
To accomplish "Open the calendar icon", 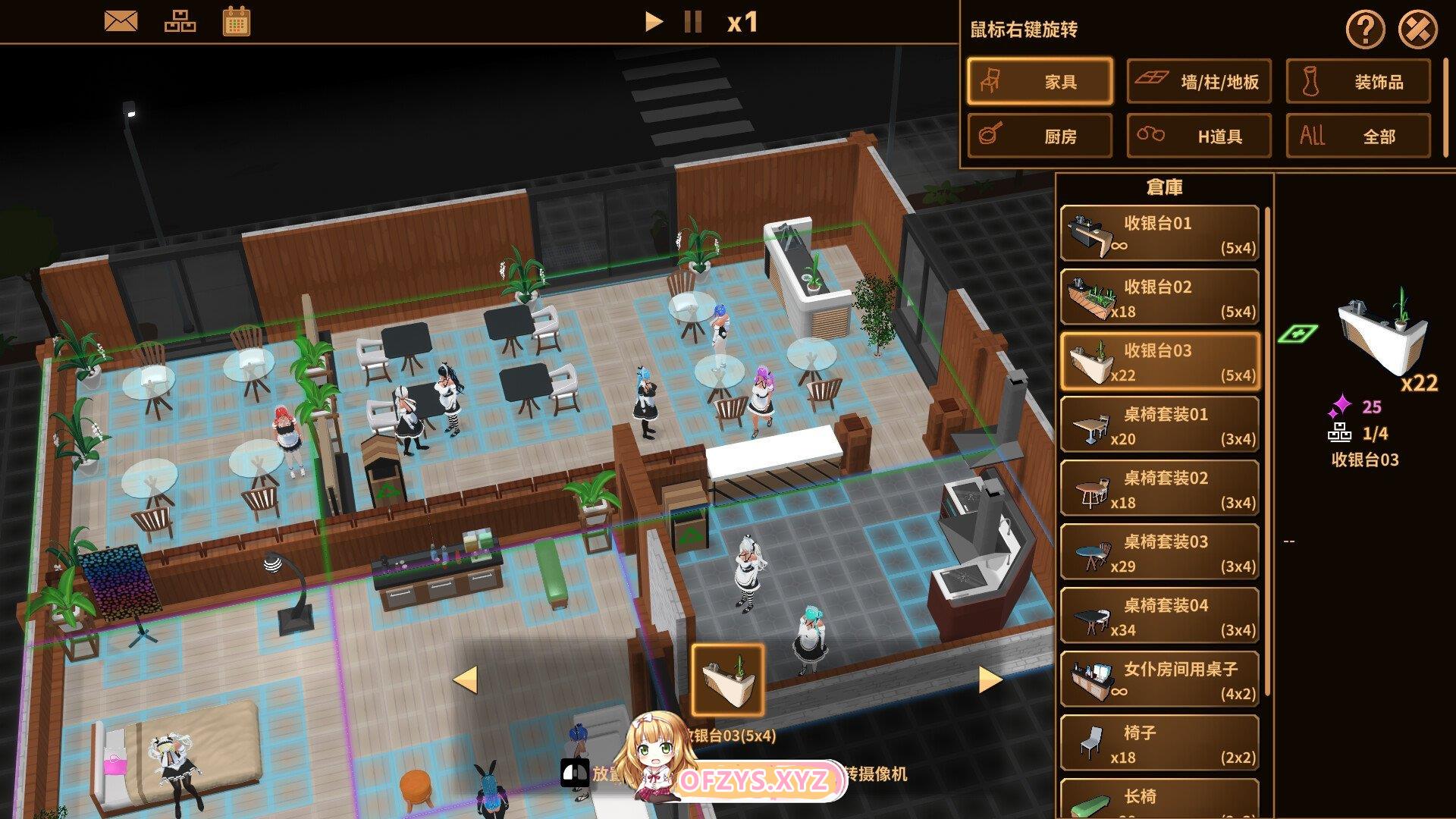I will coord(237,21).
